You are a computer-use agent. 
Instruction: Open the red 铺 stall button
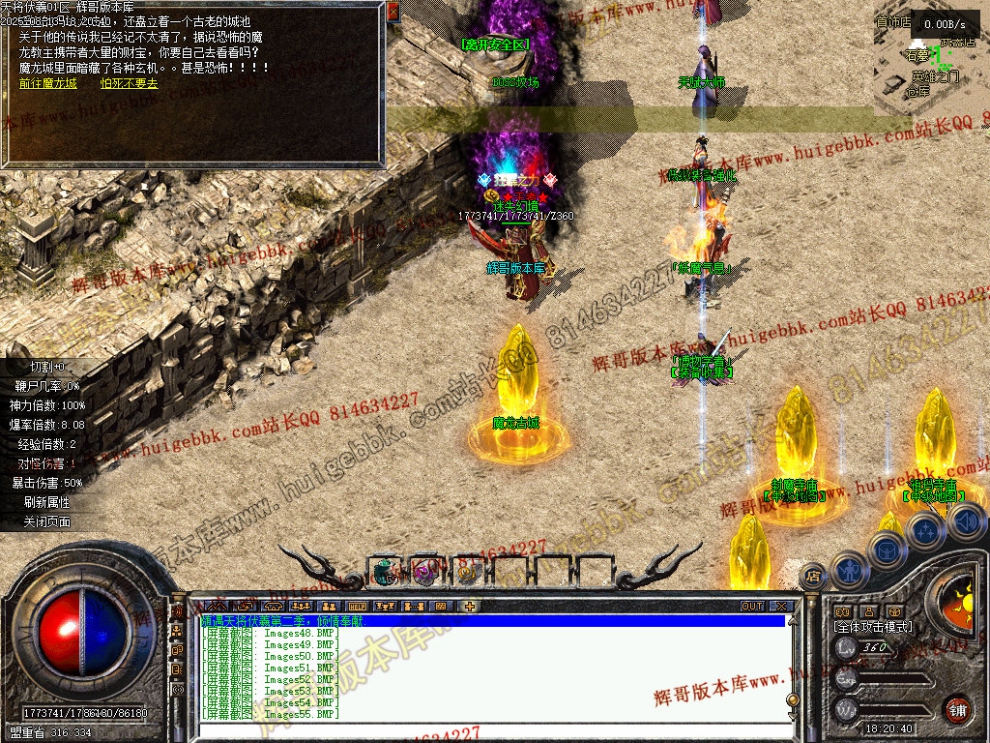click(958, 708)
